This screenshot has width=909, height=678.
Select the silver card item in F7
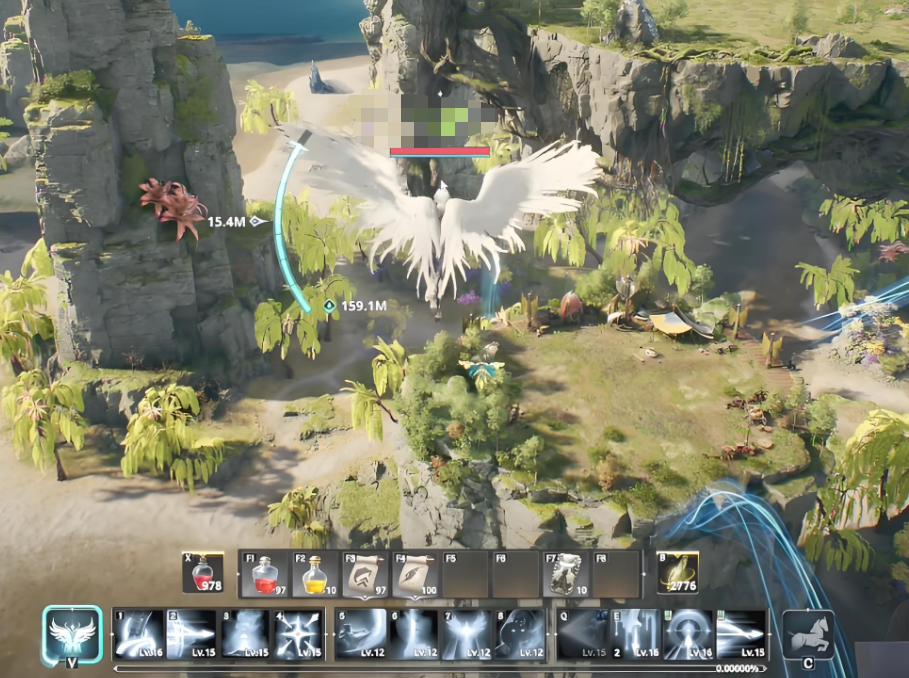(566, 574)
